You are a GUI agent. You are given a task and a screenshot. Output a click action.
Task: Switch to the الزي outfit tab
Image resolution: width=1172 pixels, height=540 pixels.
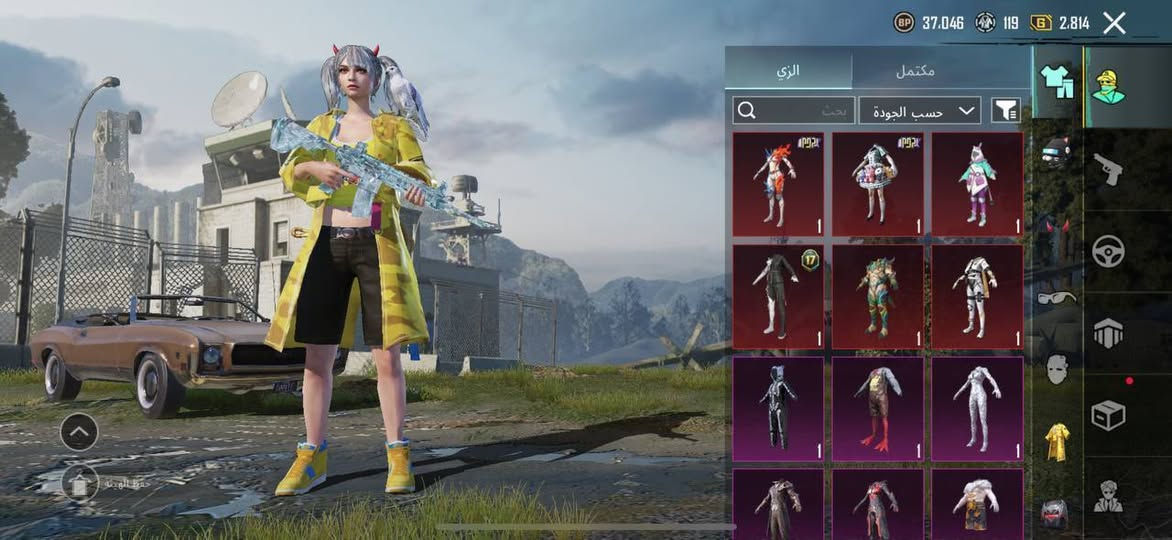(x=789, y=71)
